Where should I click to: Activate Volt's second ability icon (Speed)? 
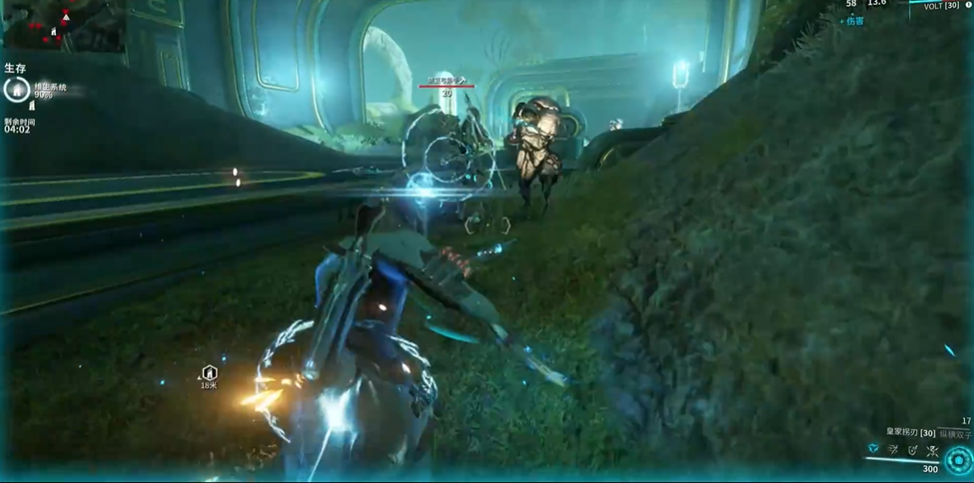[893, 451]
